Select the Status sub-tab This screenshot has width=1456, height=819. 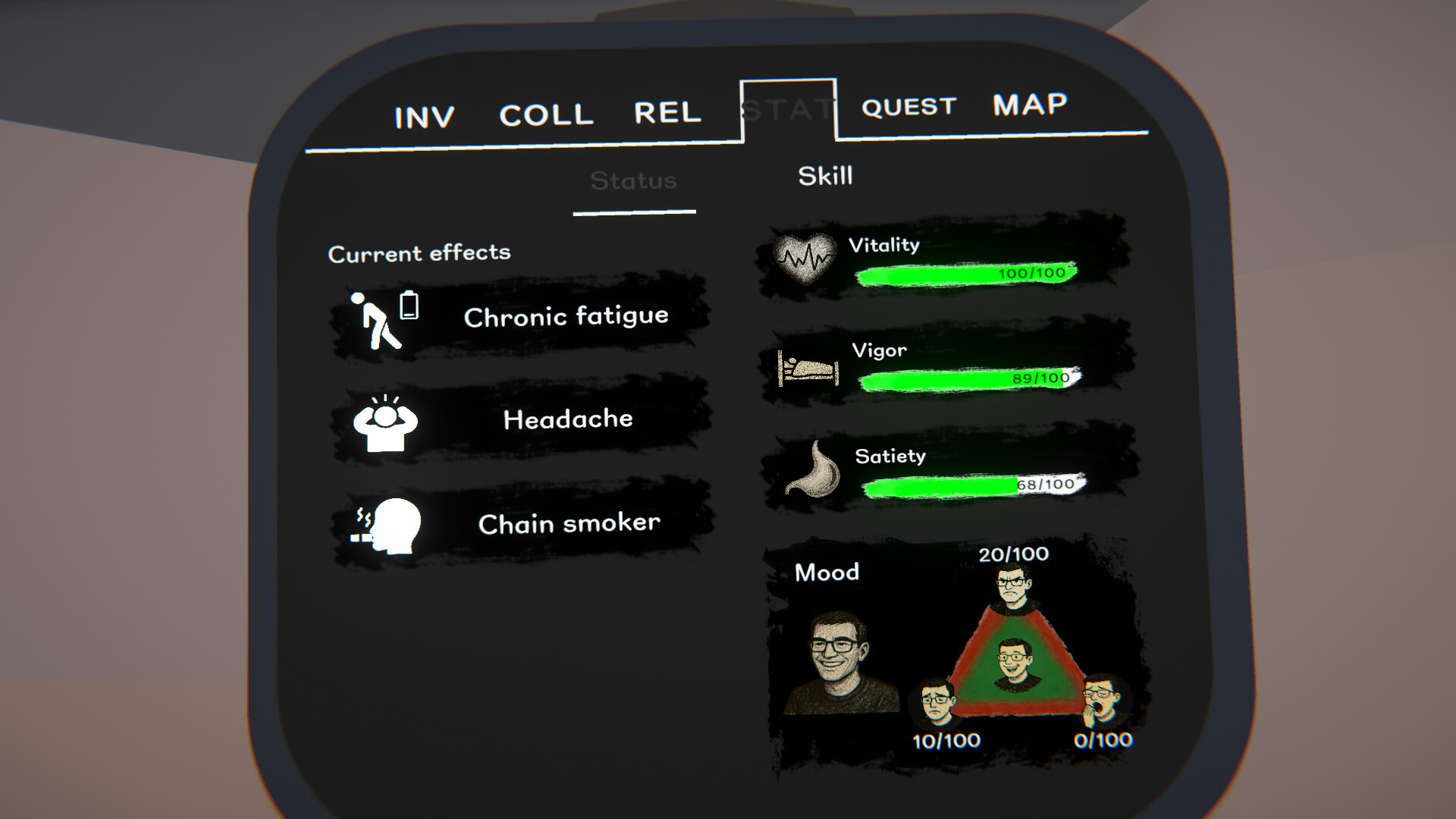tap(634, 180)
